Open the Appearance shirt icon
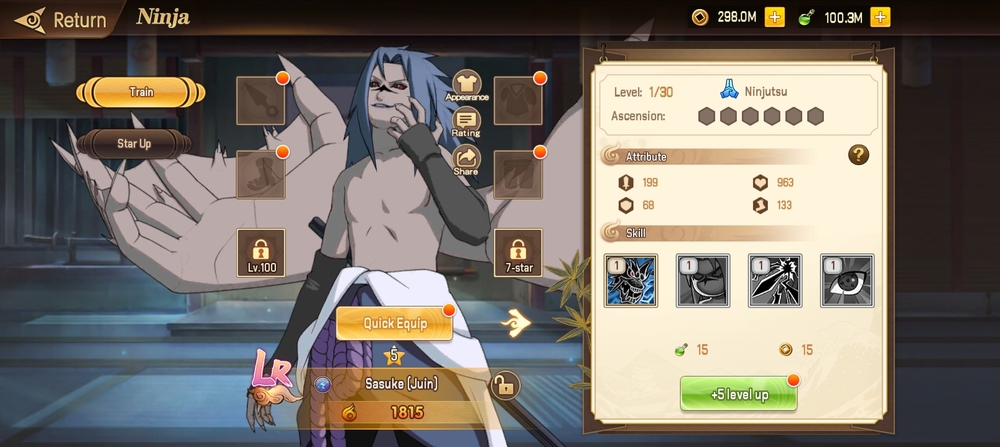 point(467,86)
